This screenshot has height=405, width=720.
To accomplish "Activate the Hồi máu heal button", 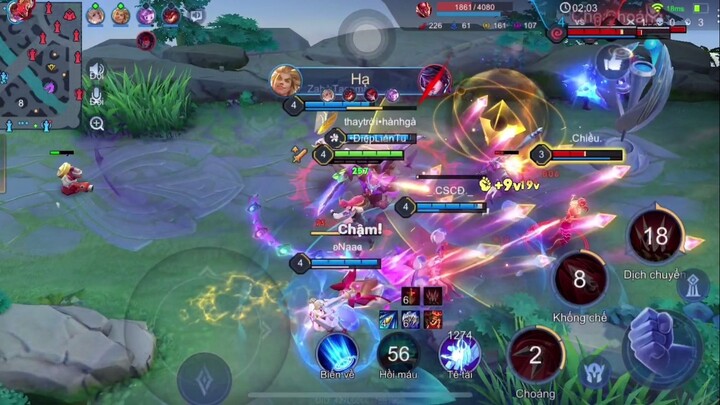I will 398,352.
